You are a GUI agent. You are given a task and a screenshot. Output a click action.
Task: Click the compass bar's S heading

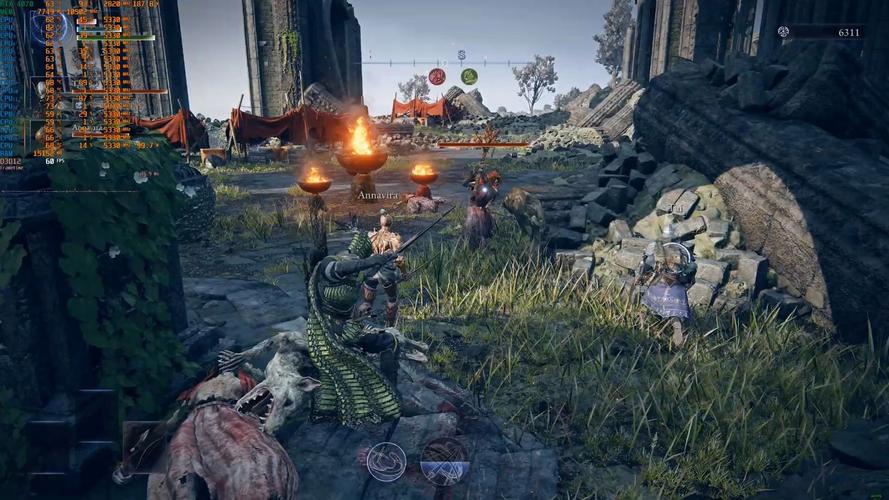tap(461, 54)
